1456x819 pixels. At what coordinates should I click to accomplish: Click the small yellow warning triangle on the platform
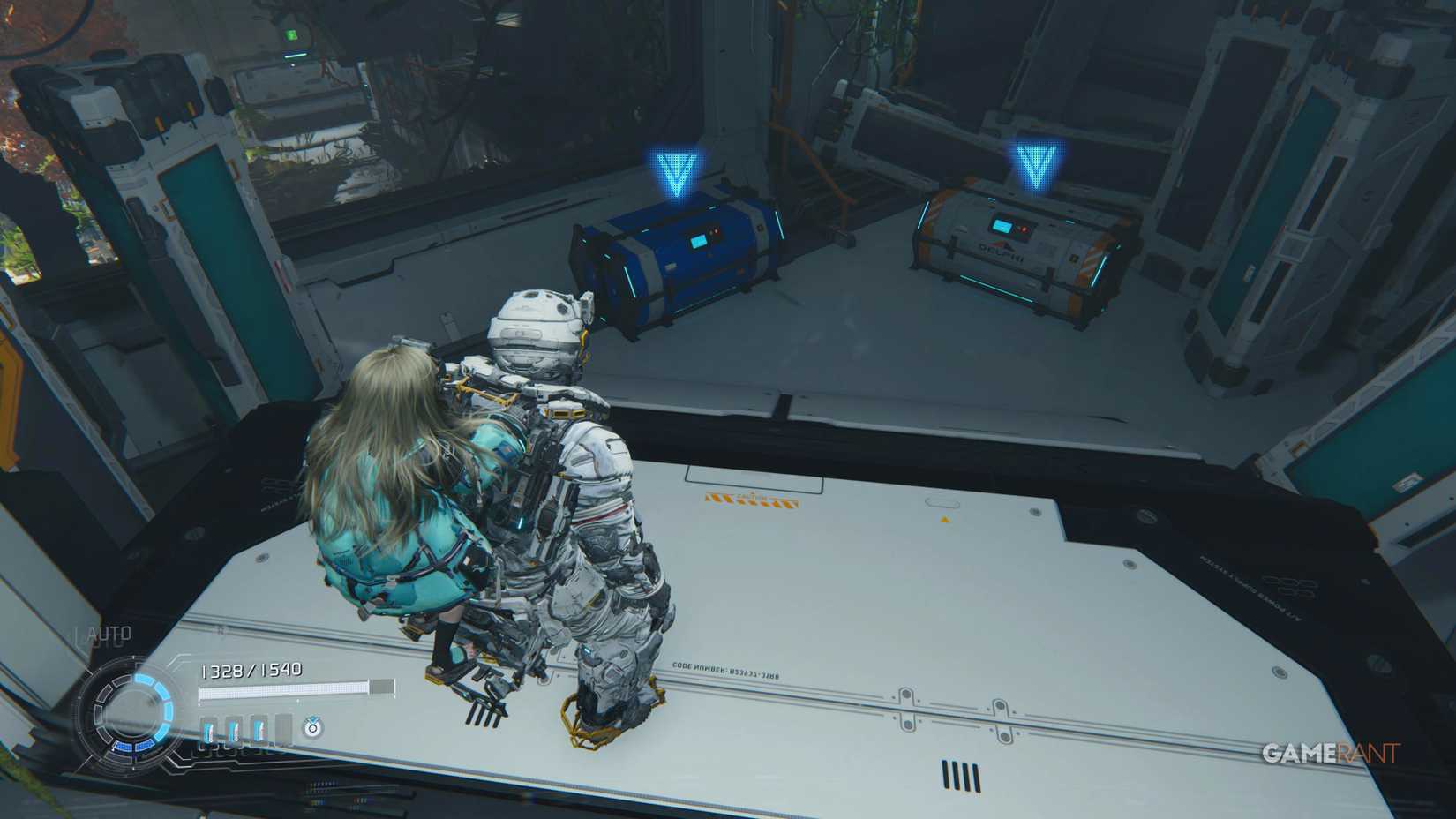click(x=947, y=518)
